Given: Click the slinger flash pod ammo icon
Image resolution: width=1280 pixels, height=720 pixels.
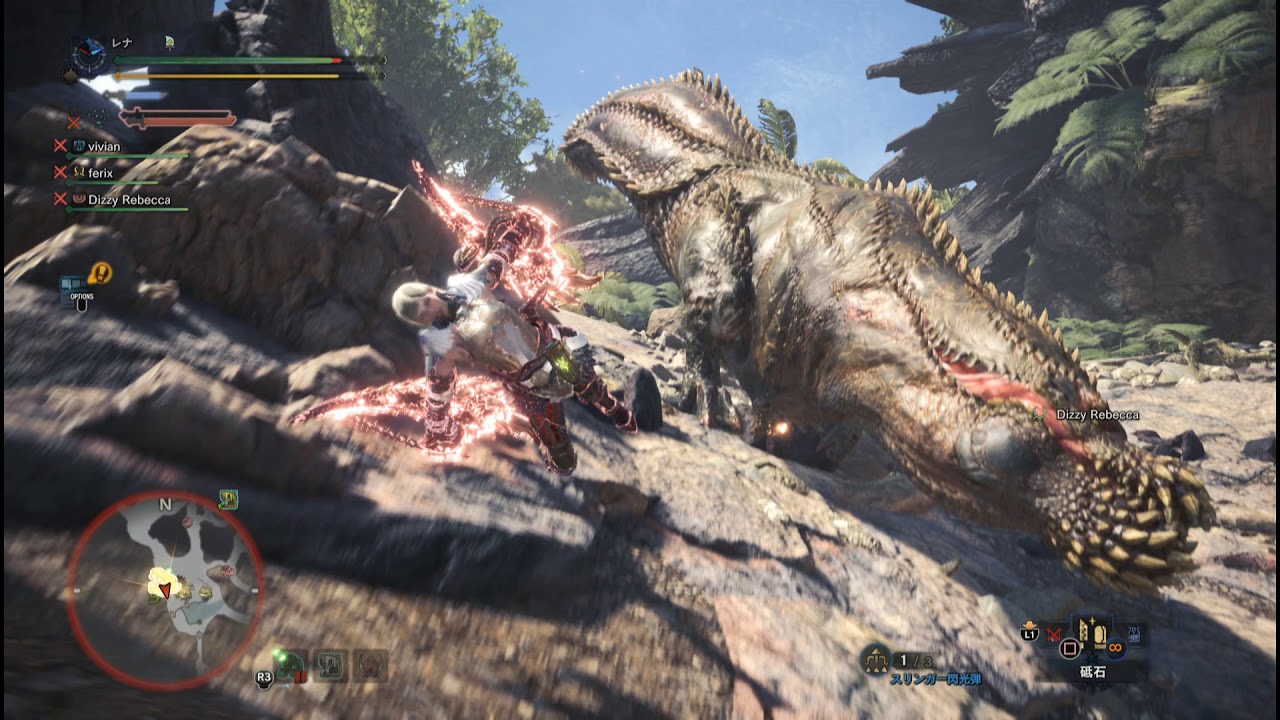Looking at the screenshot, I should point(876,660).
